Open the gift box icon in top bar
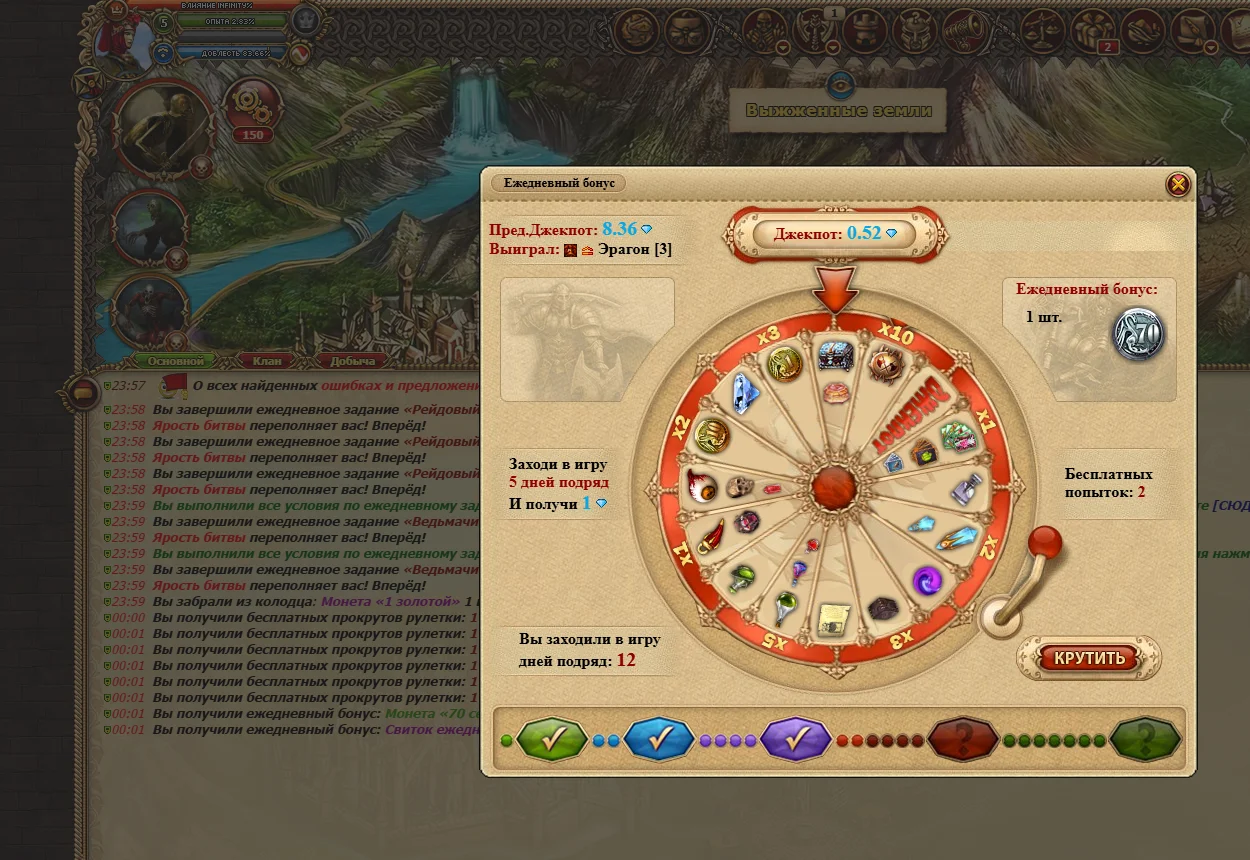This screenshot has height=860, width=1250. tap(1094, 30)
